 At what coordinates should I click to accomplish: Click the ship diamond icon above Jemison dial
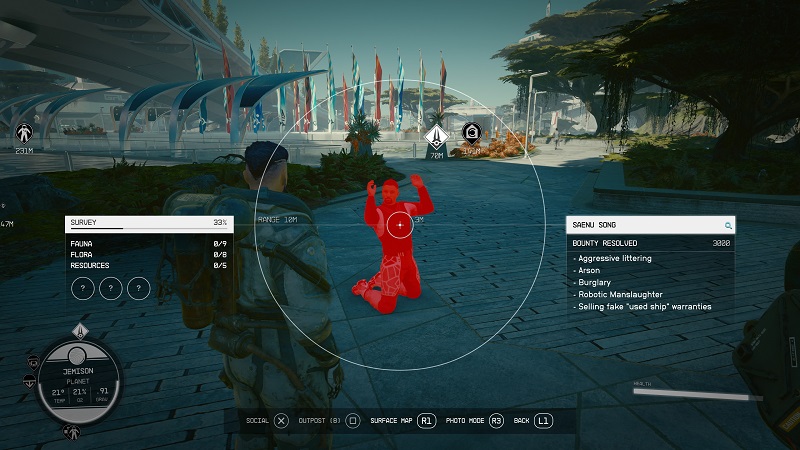click(82, 331)
